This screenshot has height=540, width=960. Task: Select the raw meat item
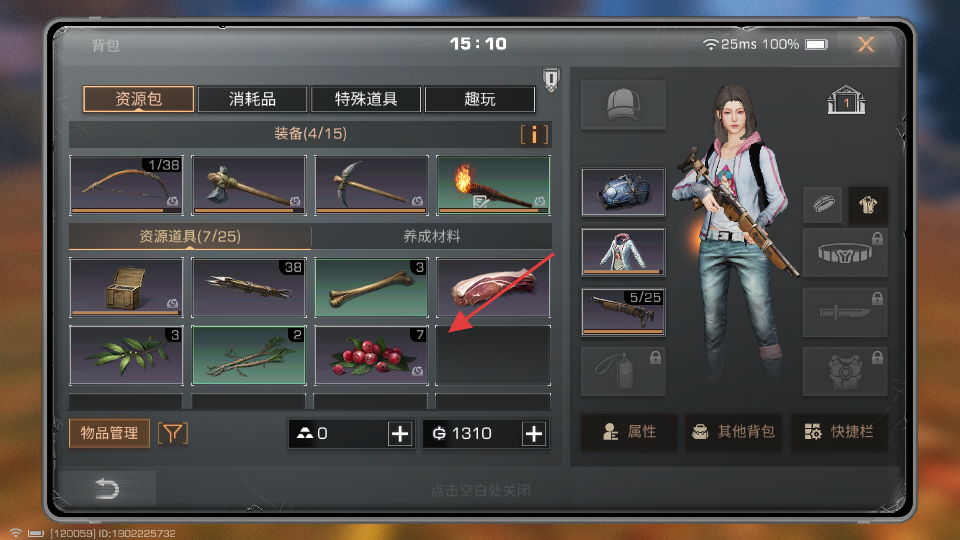pyautogui.click(x=493, y=288)
